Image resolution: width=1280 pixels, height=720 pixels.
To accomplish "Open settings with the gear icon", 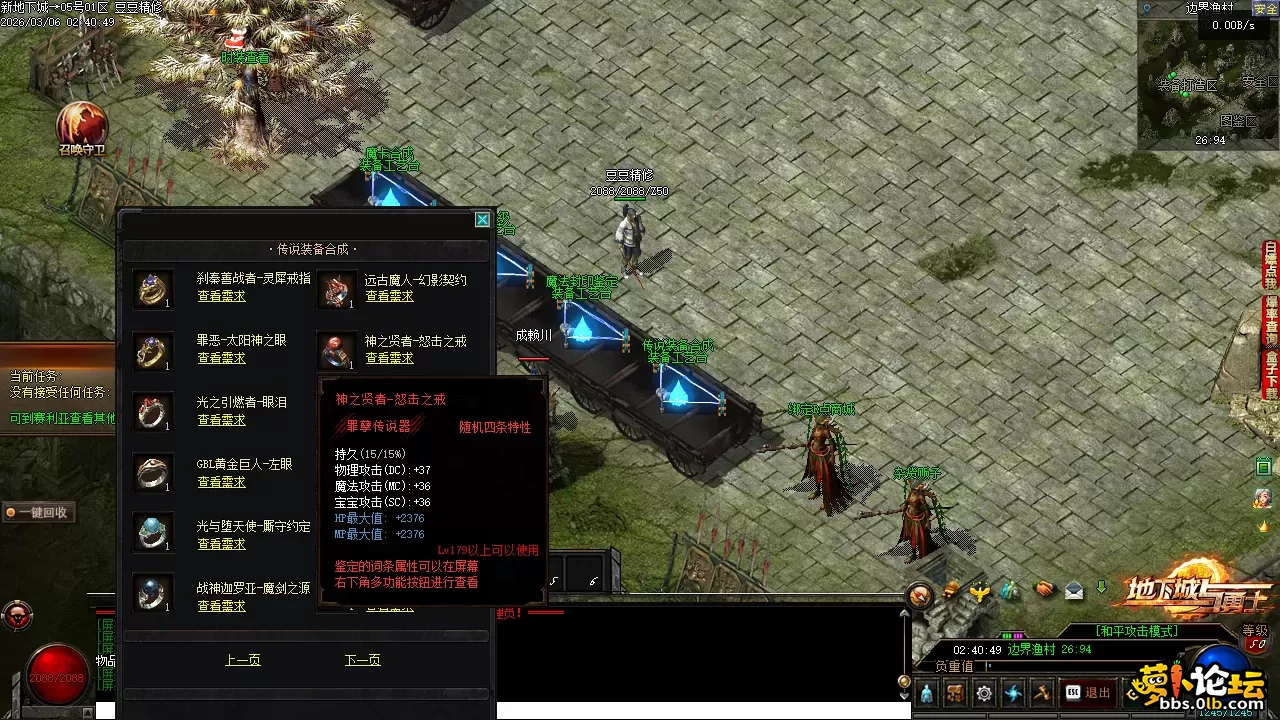I will pos(985,692).
